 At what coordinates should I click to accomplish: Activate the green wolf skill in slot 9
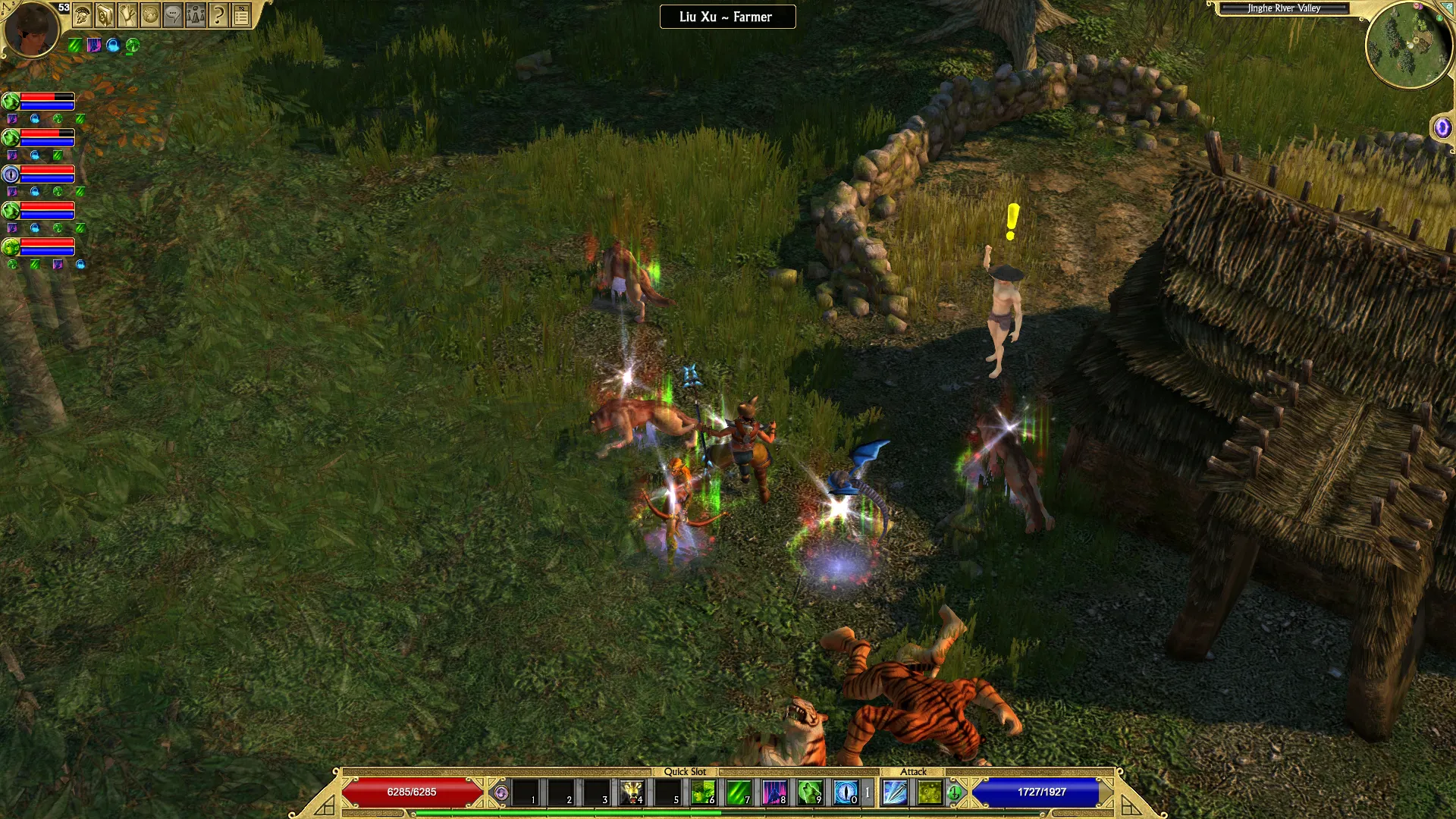tap(810, 792)
